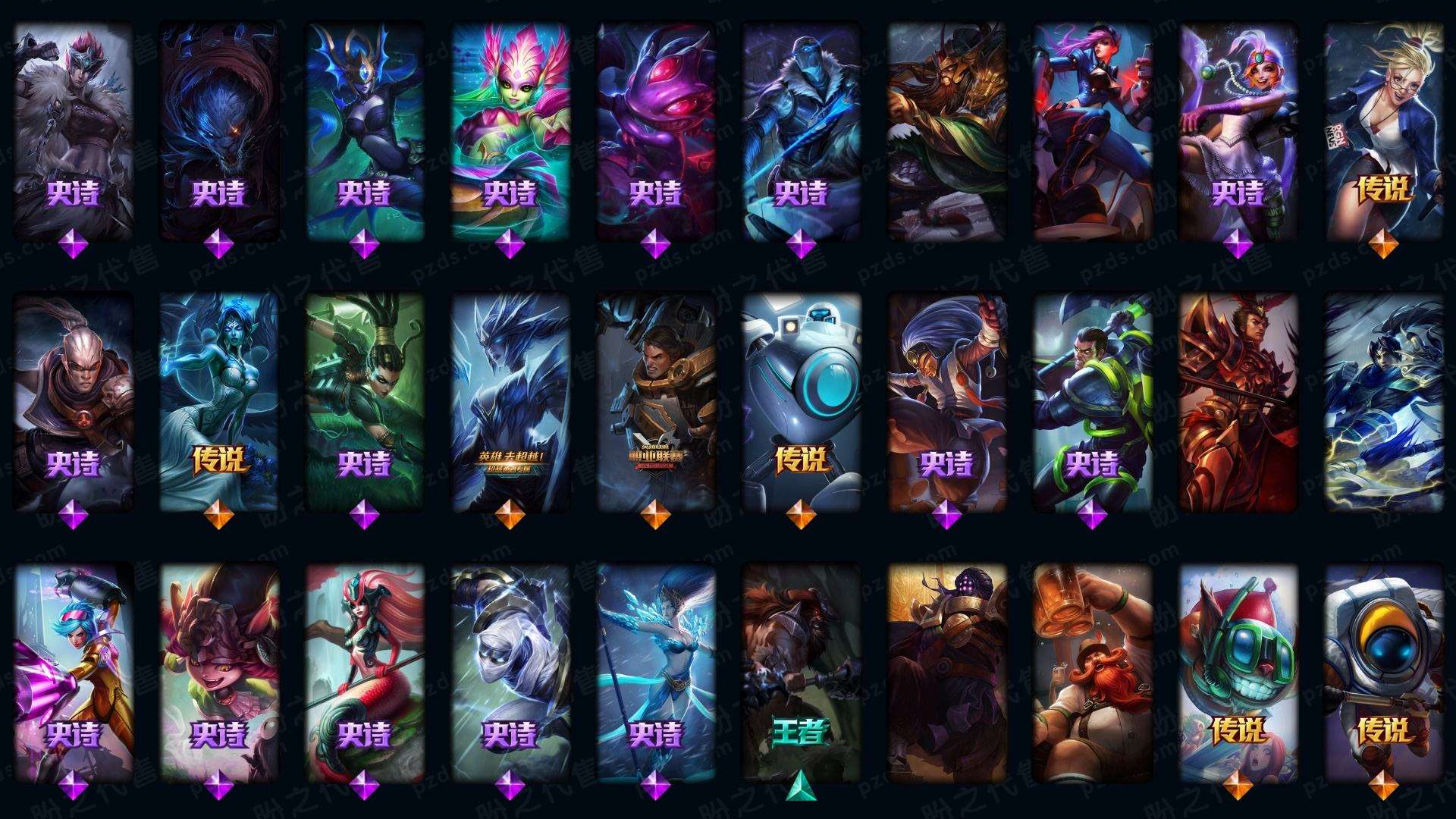This screenshot has height=819, width=1456.
Task: Choose the red creature with green goggles
Action: [1238, 671]
